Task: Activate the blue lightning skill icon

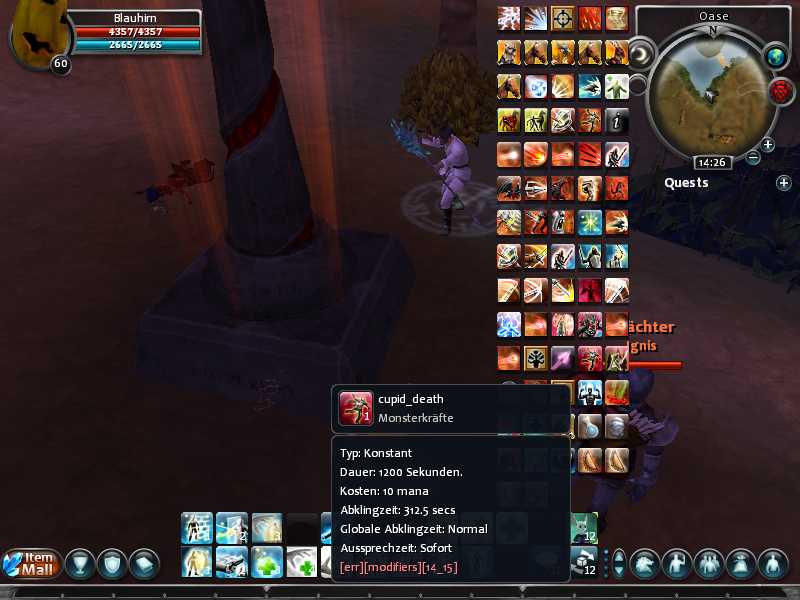Action: pos(509,18)
